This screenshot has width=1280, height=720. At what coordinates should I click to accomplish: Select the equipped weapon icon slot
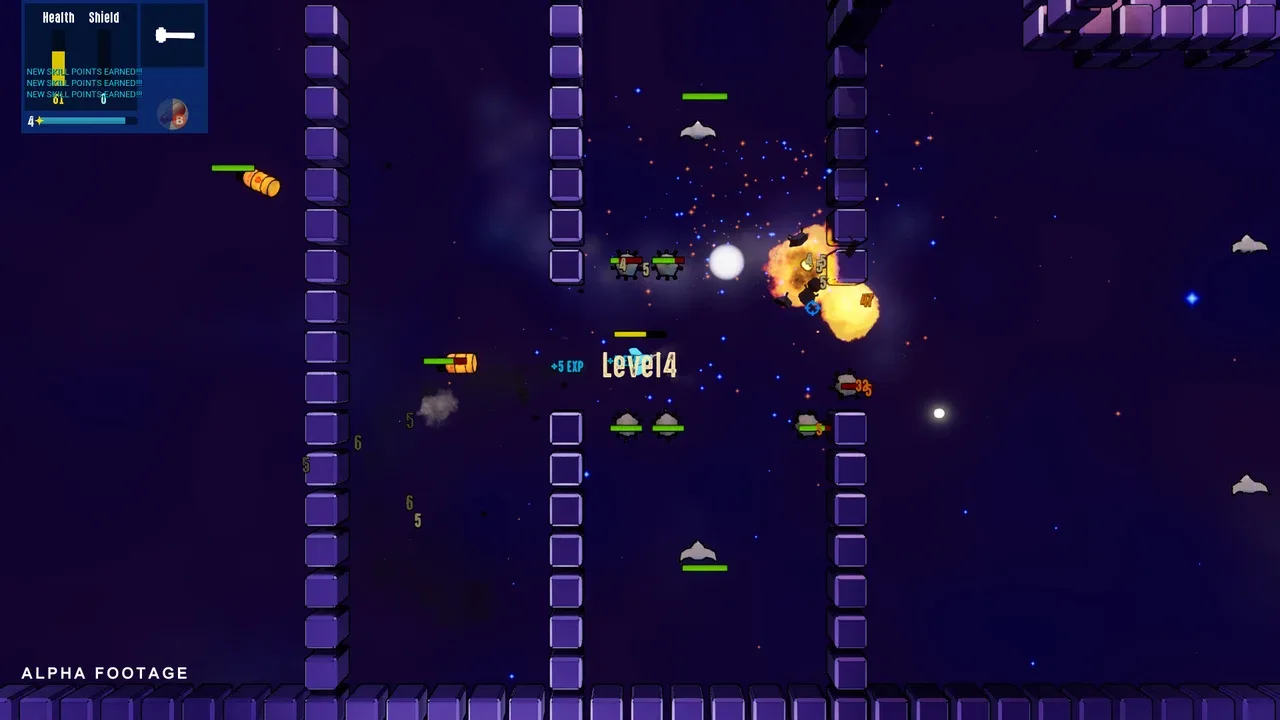(x=174, y=36)
